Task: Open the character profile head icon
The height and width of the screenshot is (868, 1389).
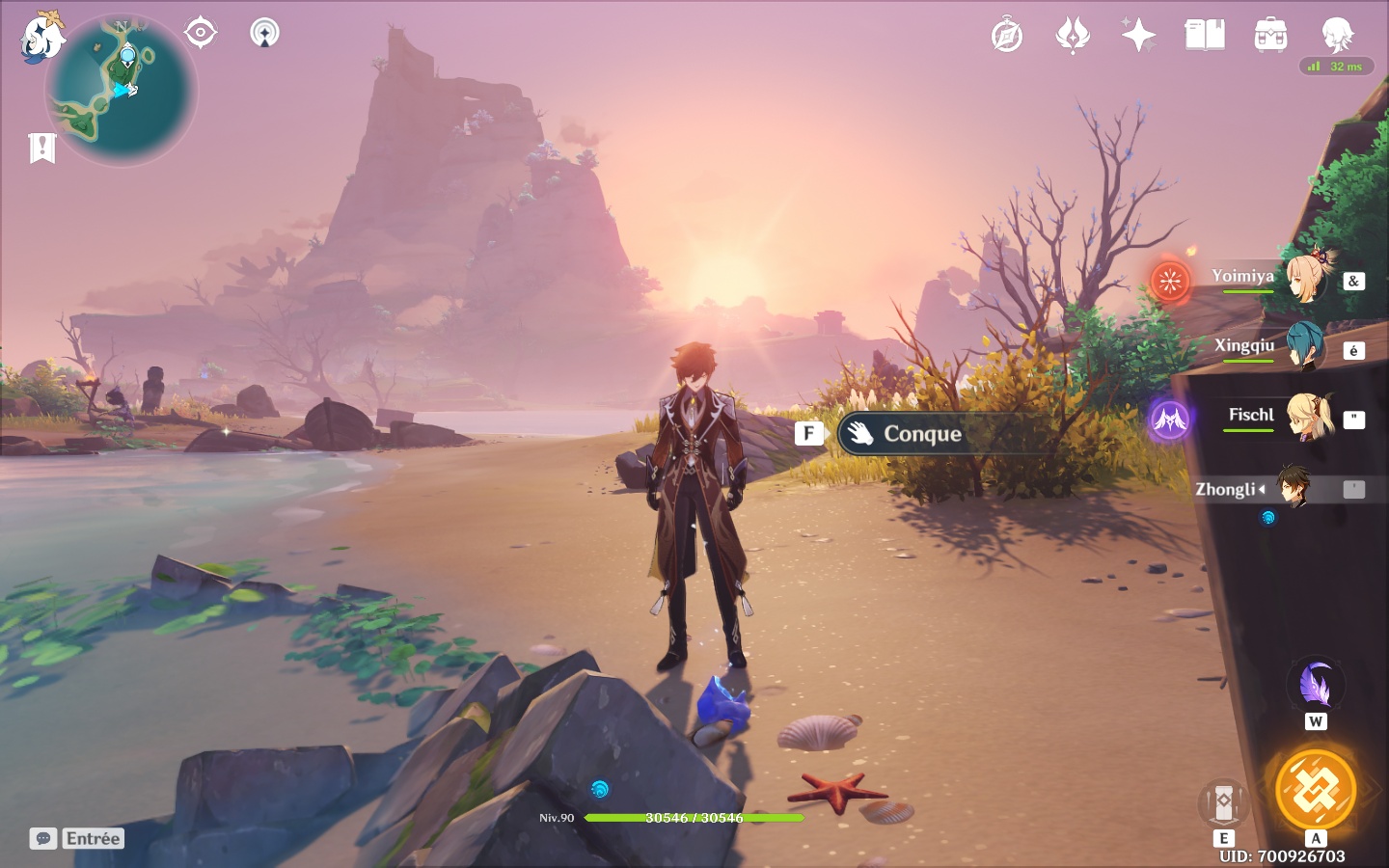Action: [x=1337, y=36]
